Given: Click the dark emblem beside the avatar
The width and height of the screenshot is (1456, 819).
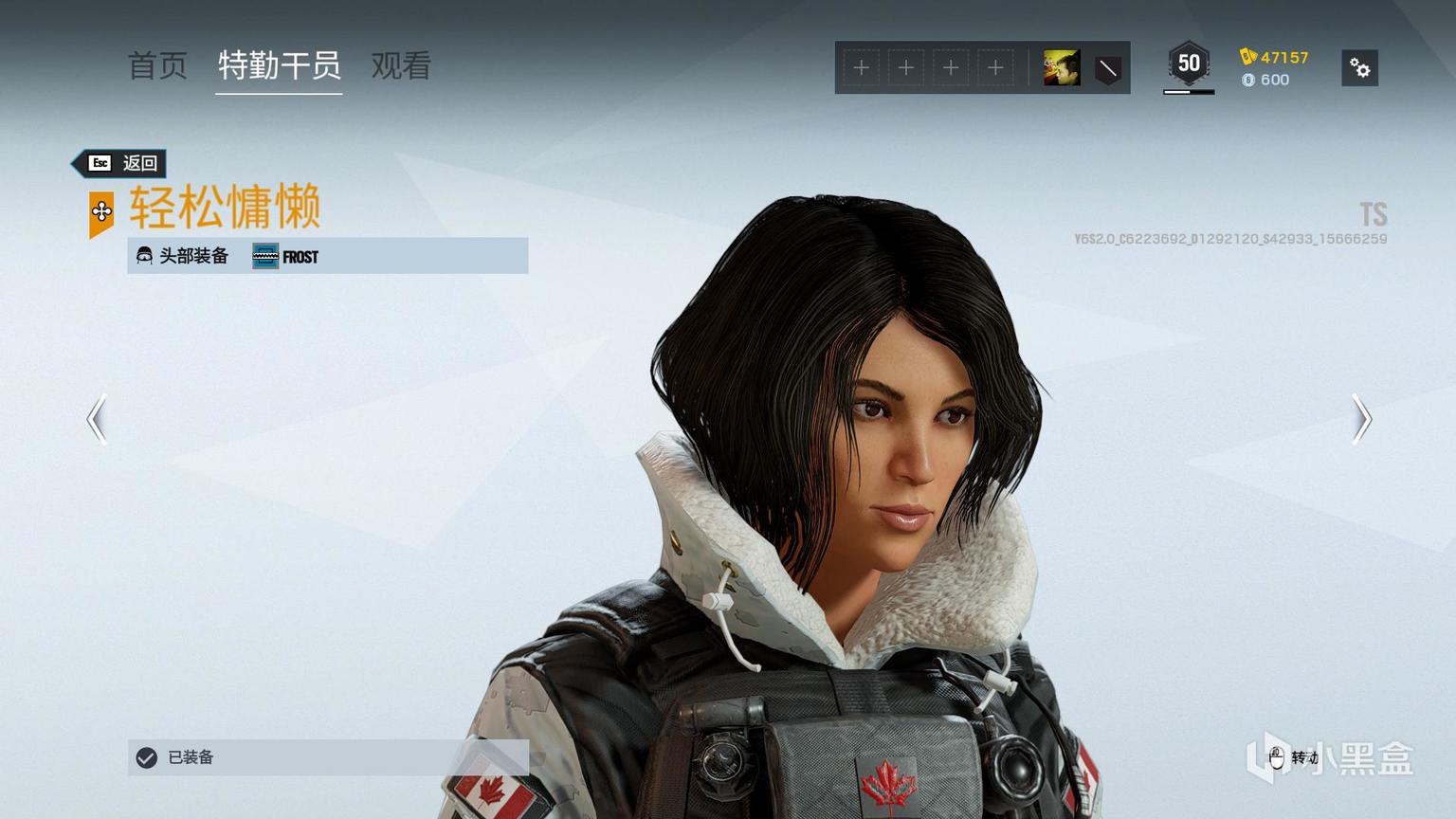Looking at the screenshot, I should [1107, 68].
